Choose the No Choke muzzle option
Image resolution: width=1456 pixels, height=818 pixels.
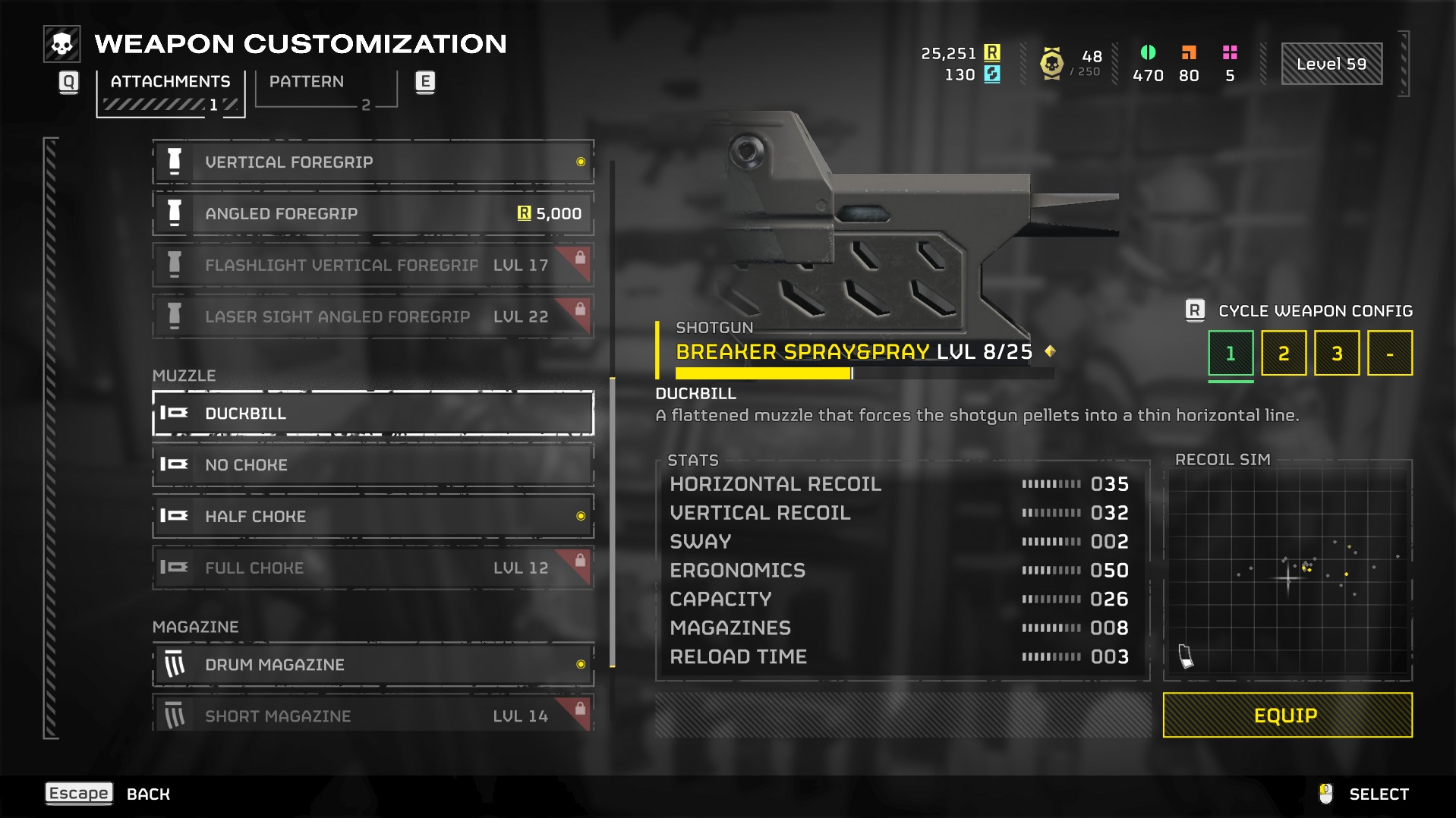coord(373,465)
